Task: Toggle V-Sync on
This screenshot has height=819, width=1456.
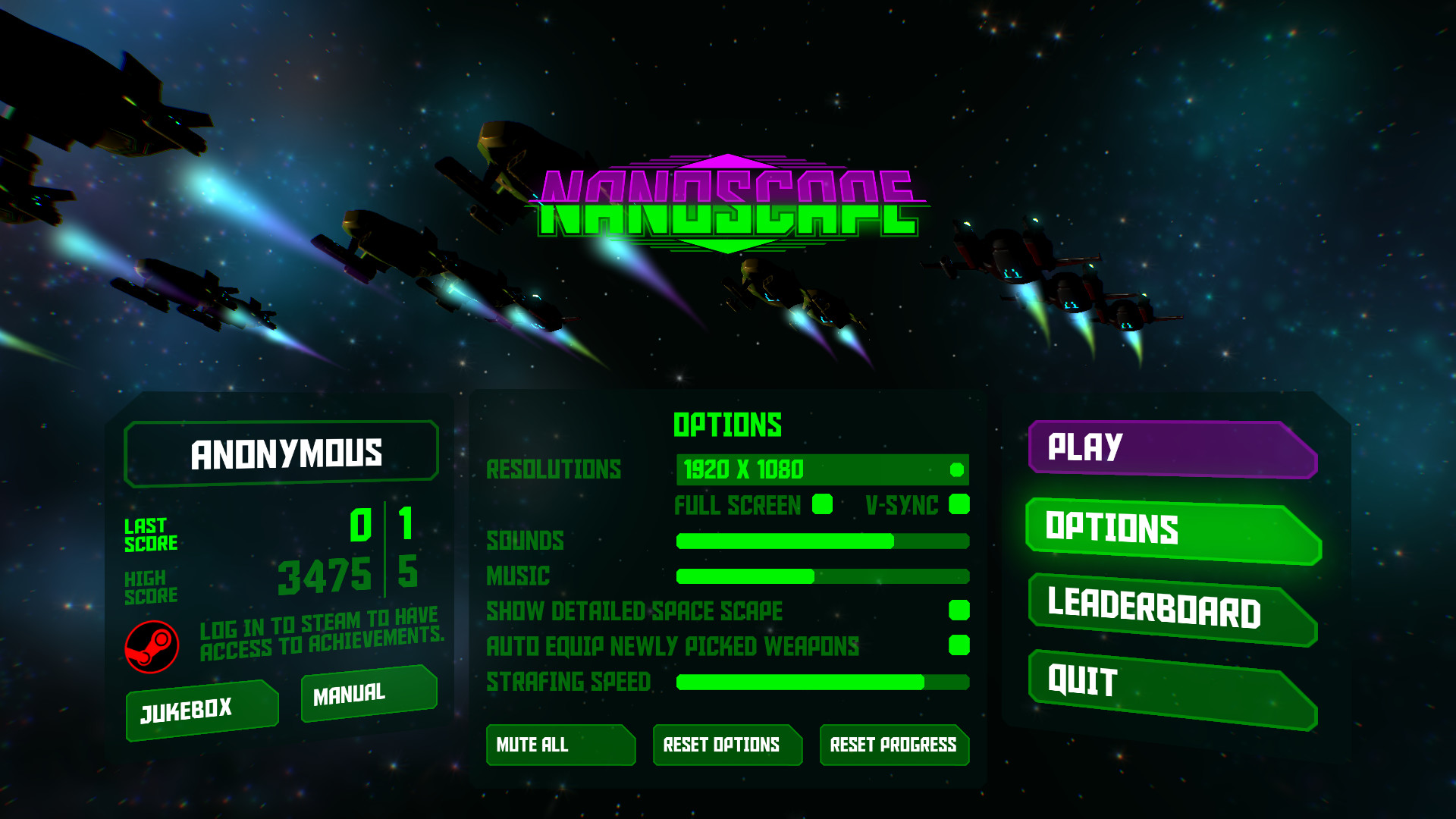Action: click(x=958, y=504)
